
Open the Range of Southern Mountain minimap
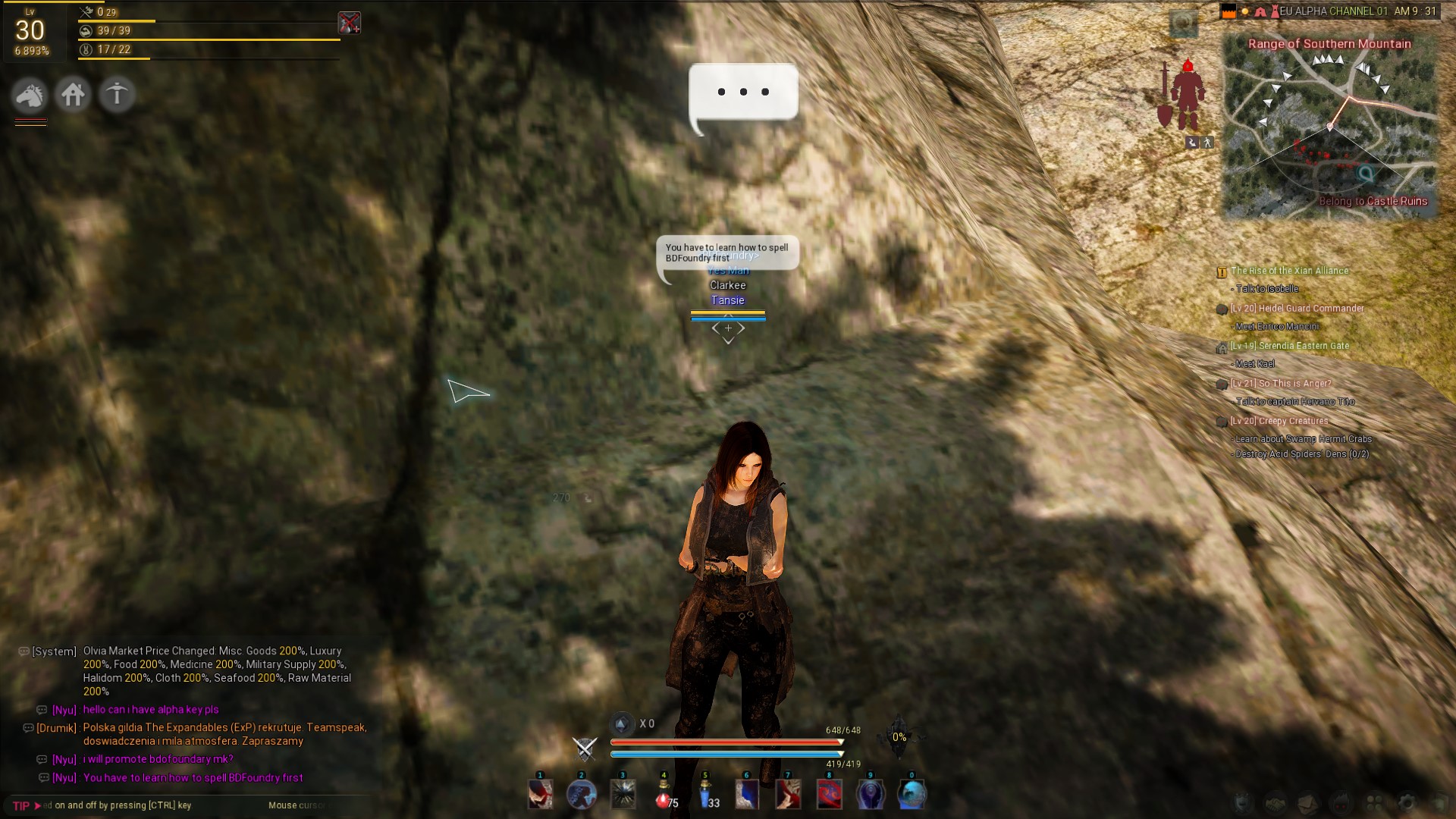1329,125
